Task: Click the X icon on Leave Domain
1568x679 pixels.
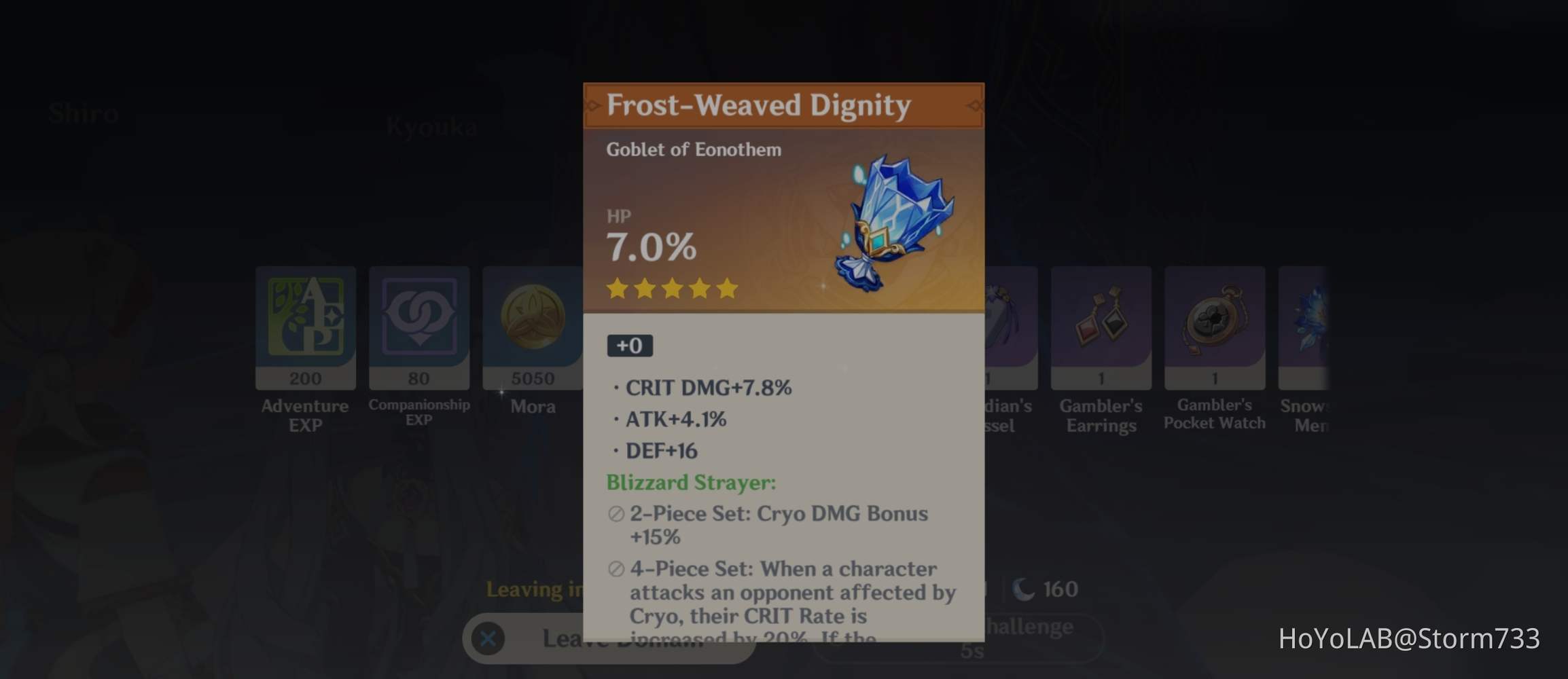Action: [487, 638]
